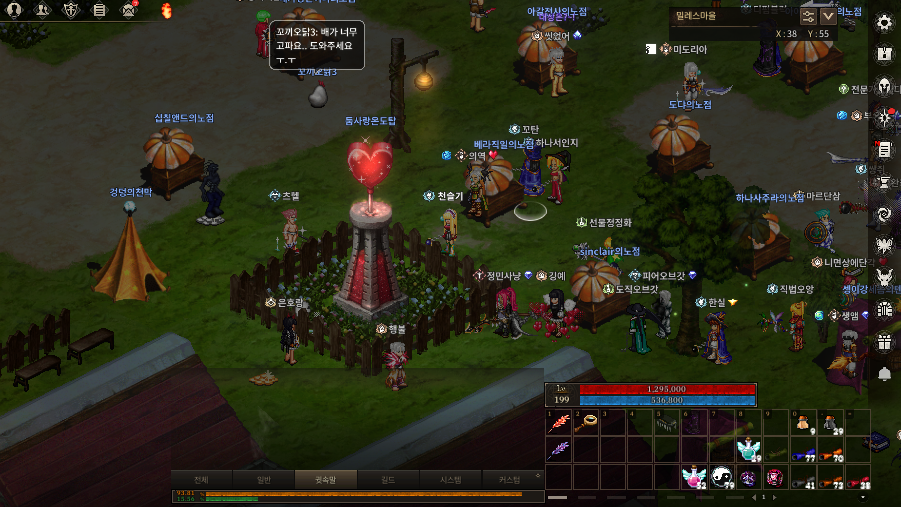This screenshot has height=507, width=901.
Task: Go to the next hotbar page
Action: pyautogui.click(x=777, y=497)
